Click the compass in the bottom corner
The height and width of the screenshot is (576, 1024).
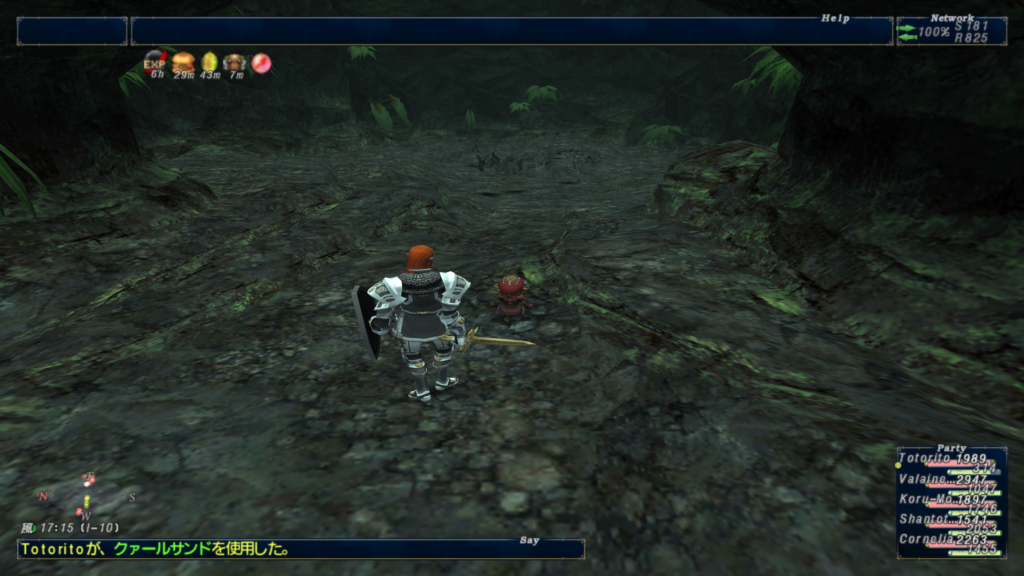[x=86, y=497]
